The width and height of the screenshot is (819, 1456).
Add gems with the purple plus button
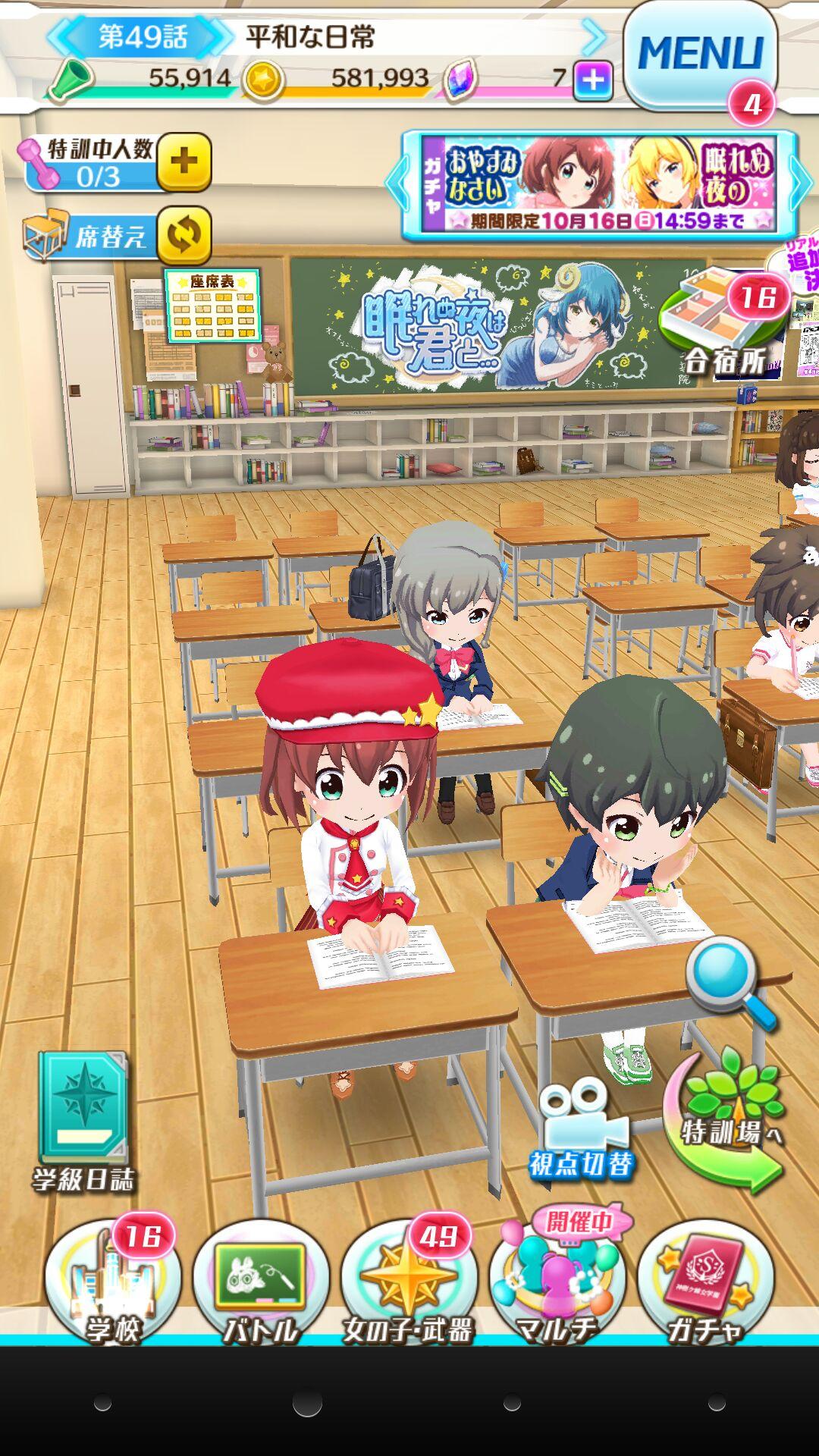593,80
